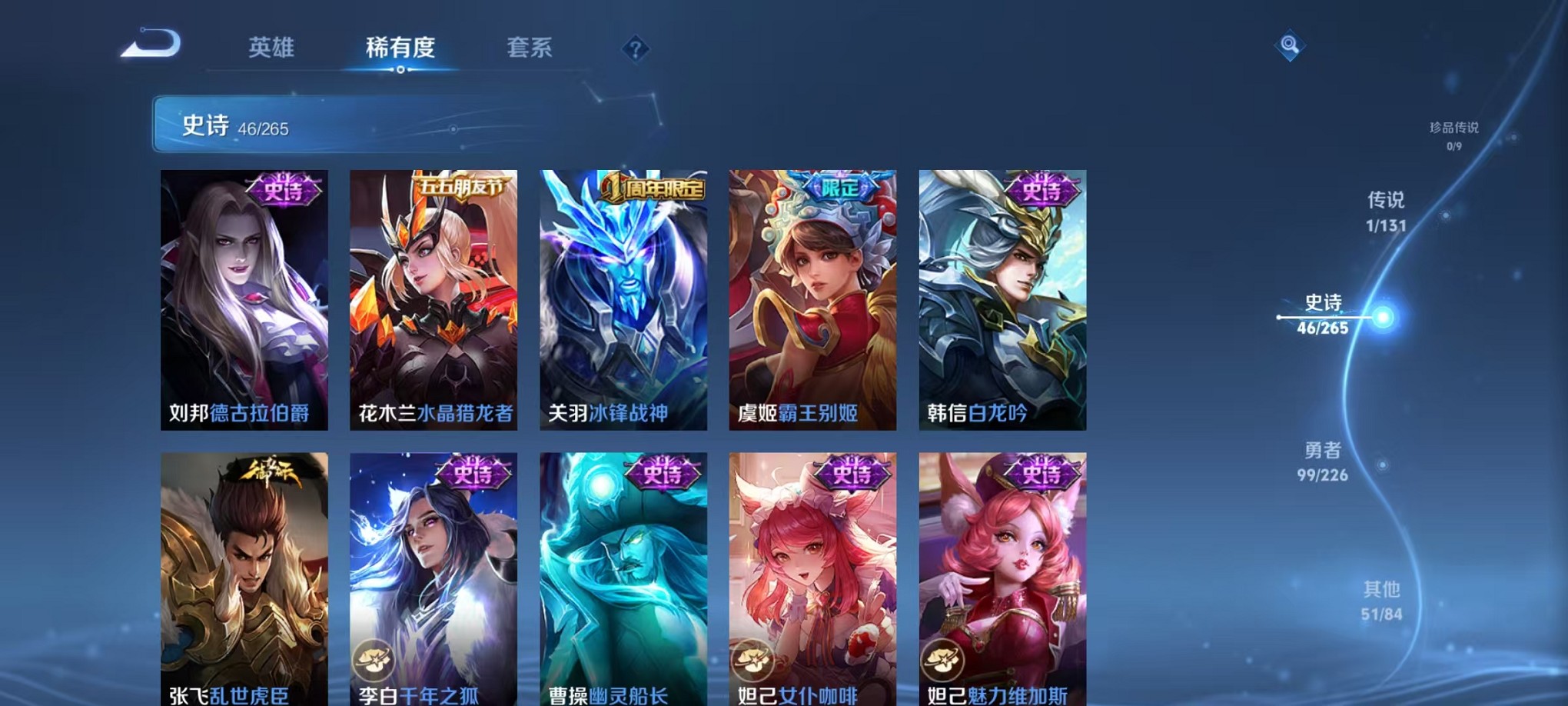The width and height of the screenshot is (1568, 706).
Task: Open help using the question mark icon
Action: [635, 49]
